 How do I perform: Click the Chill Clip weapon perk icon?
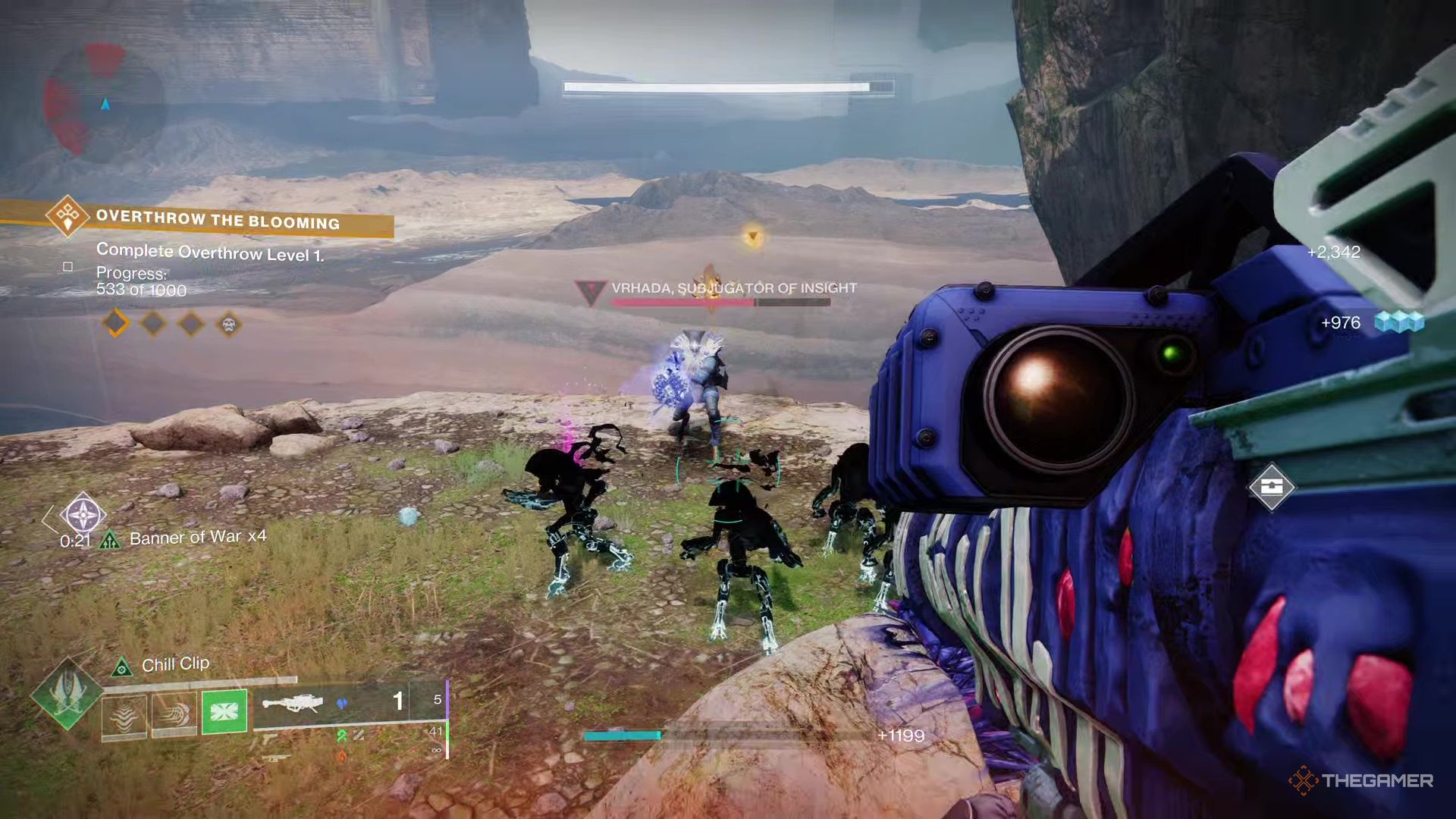click(122, 666)
